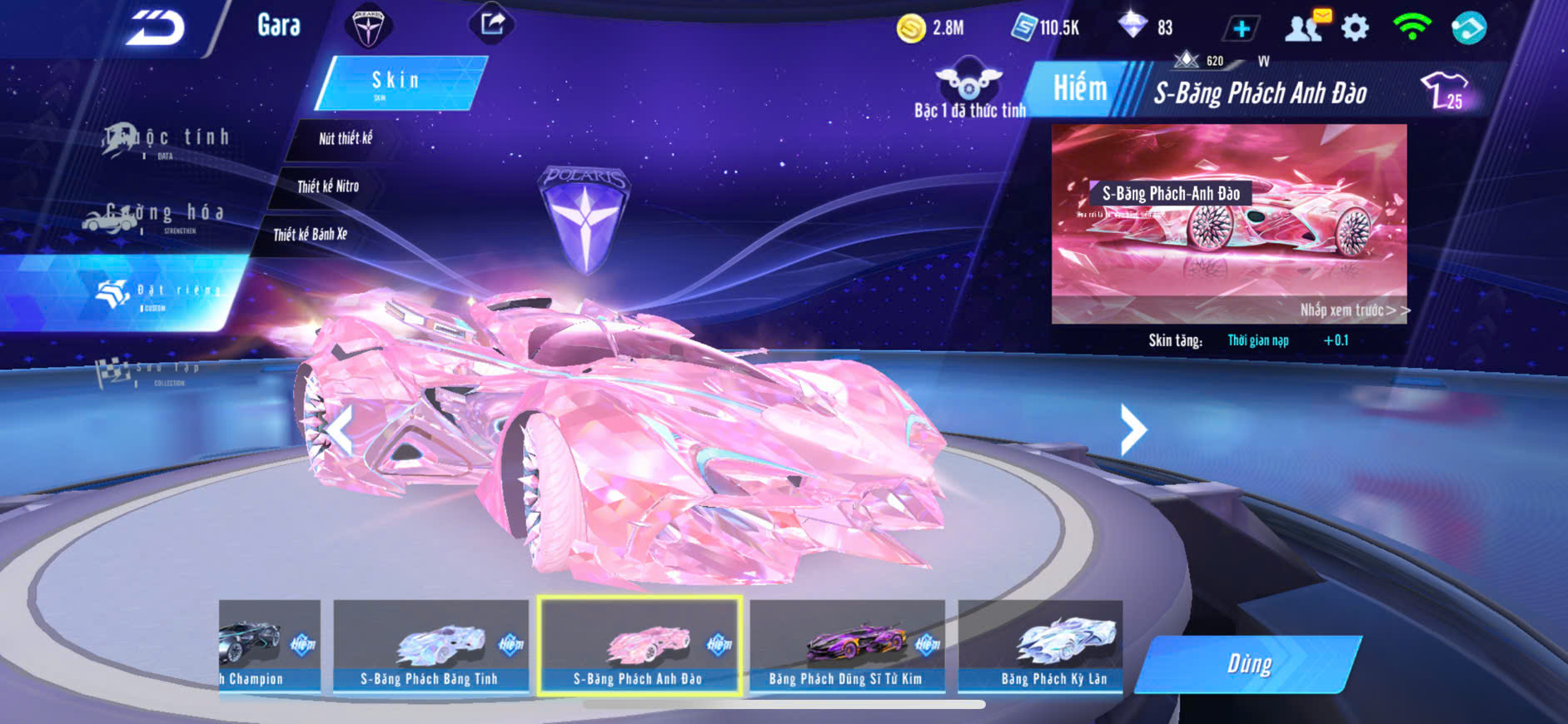Screen dimensions: 1568x724
Task: Open the settings gear icon
Action: (x=1355, y=28)
